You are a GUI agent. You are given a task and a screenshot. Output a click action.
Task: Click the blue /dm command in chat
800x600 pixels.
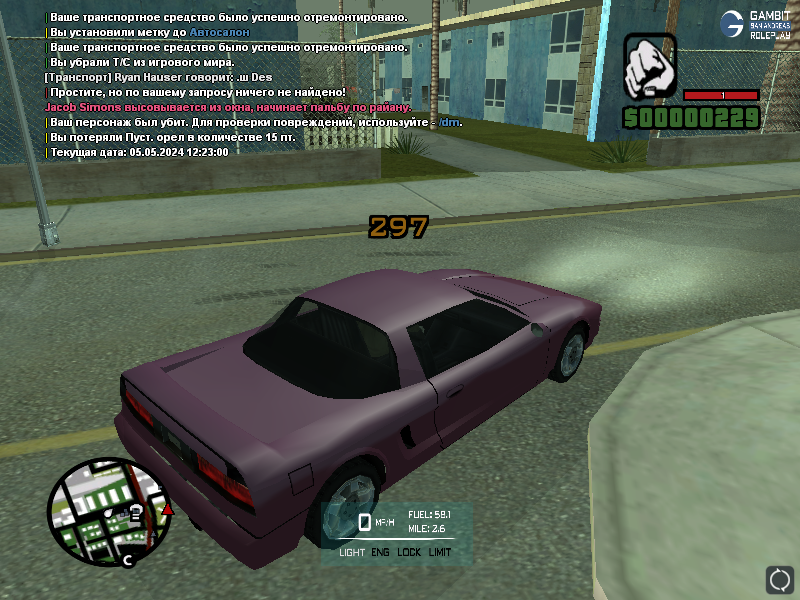453,122
